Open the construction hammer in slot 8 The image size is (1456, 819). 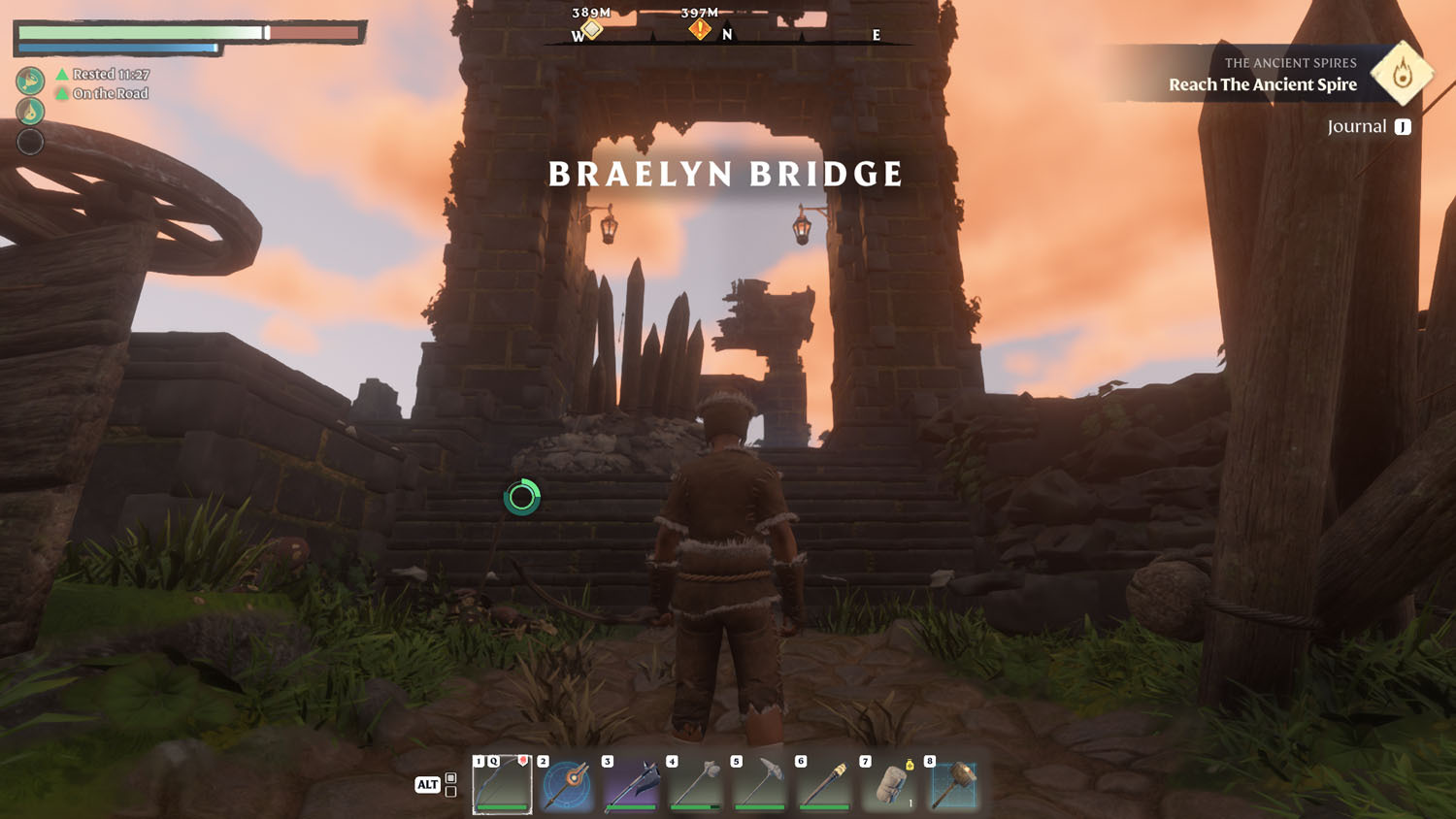tap(956, 784)
